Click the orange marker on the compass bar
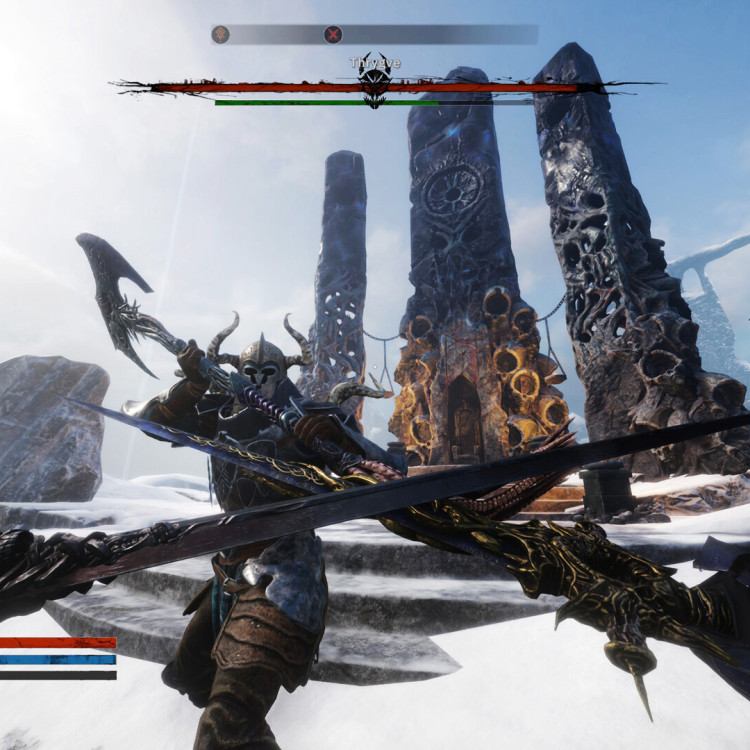The height and width of the screenshot is (750, 750). tap(221, 35)
